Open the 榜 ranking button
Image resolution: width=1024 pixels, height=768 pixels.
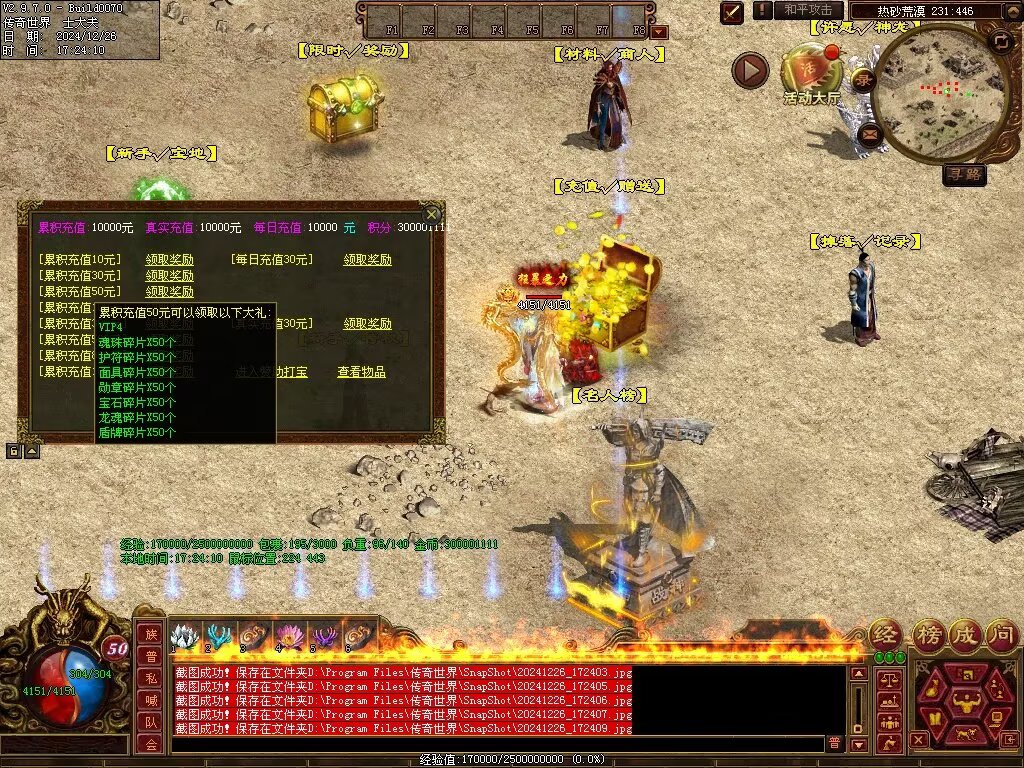tap(927, 634)
